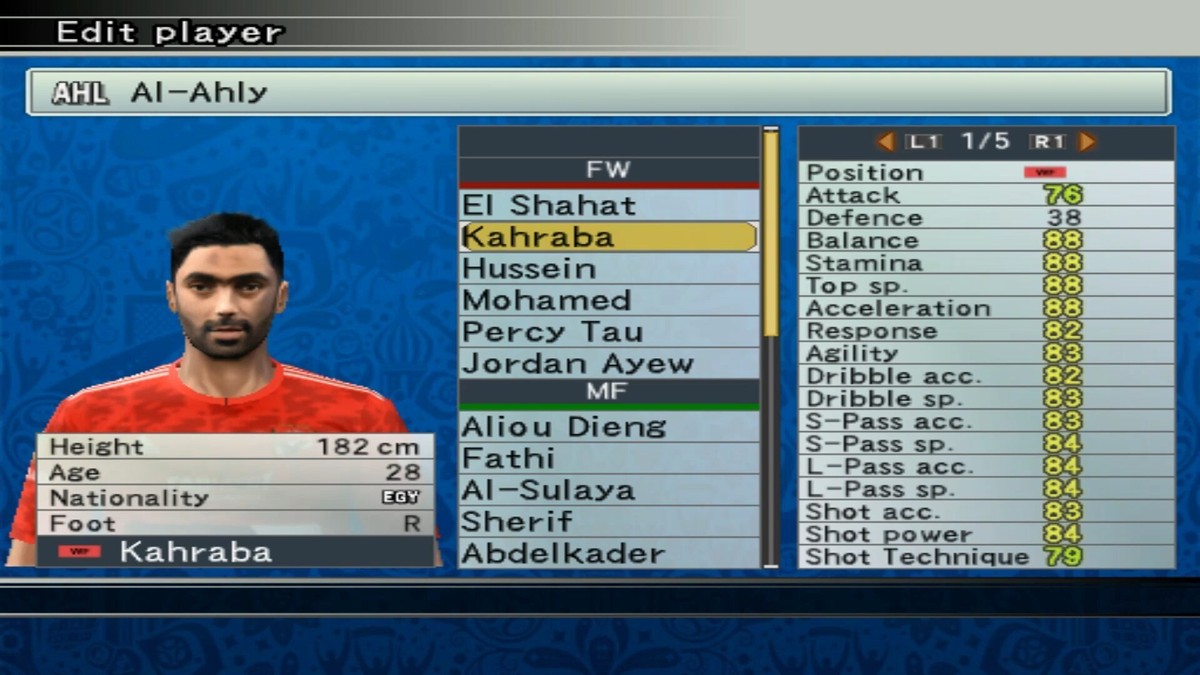Go to next stats page arrow

(1087, 142)
